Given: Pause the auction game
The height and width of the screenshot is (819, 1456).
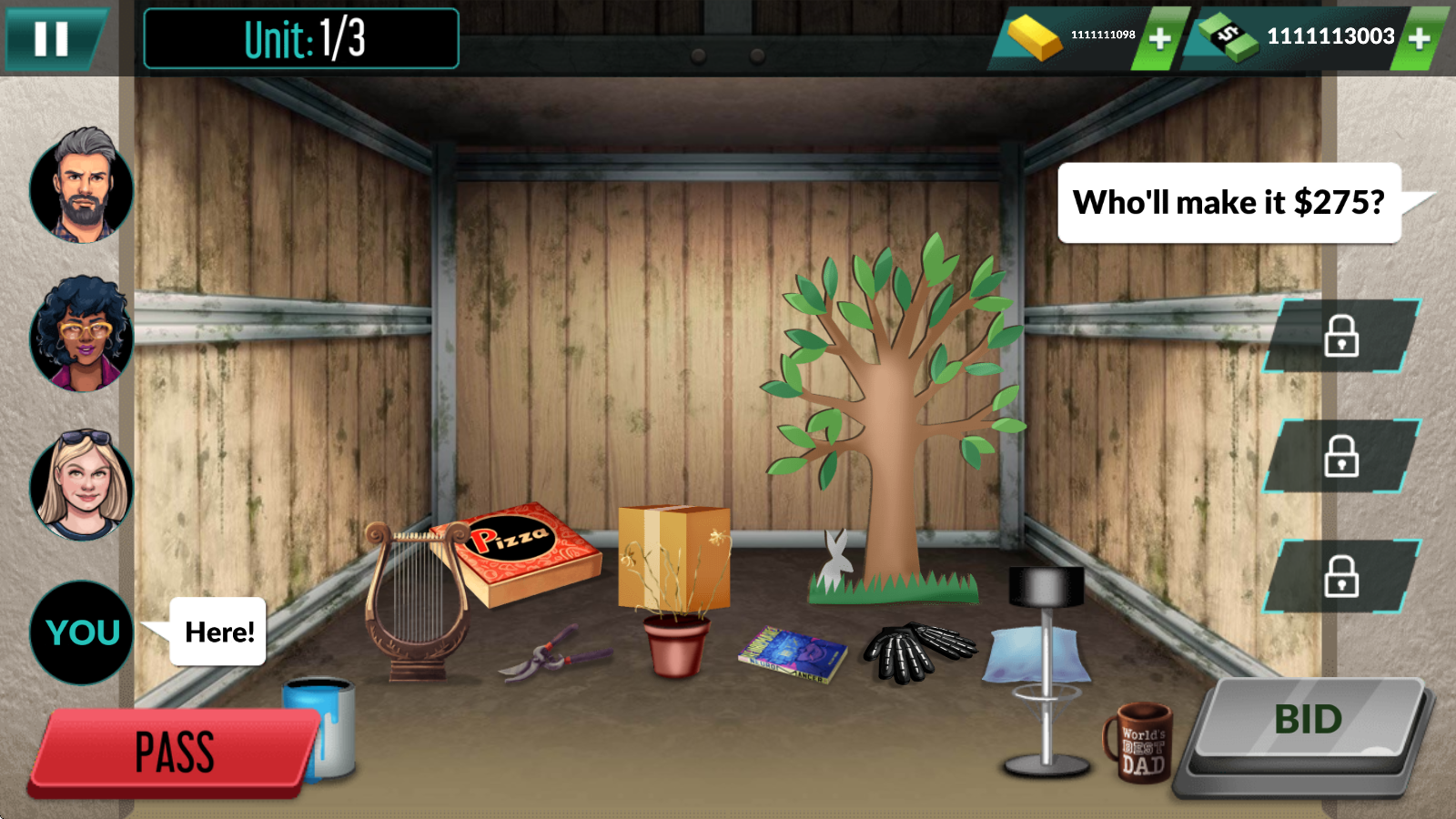Looking at the screenshot, I should click(x=52, y=38).
